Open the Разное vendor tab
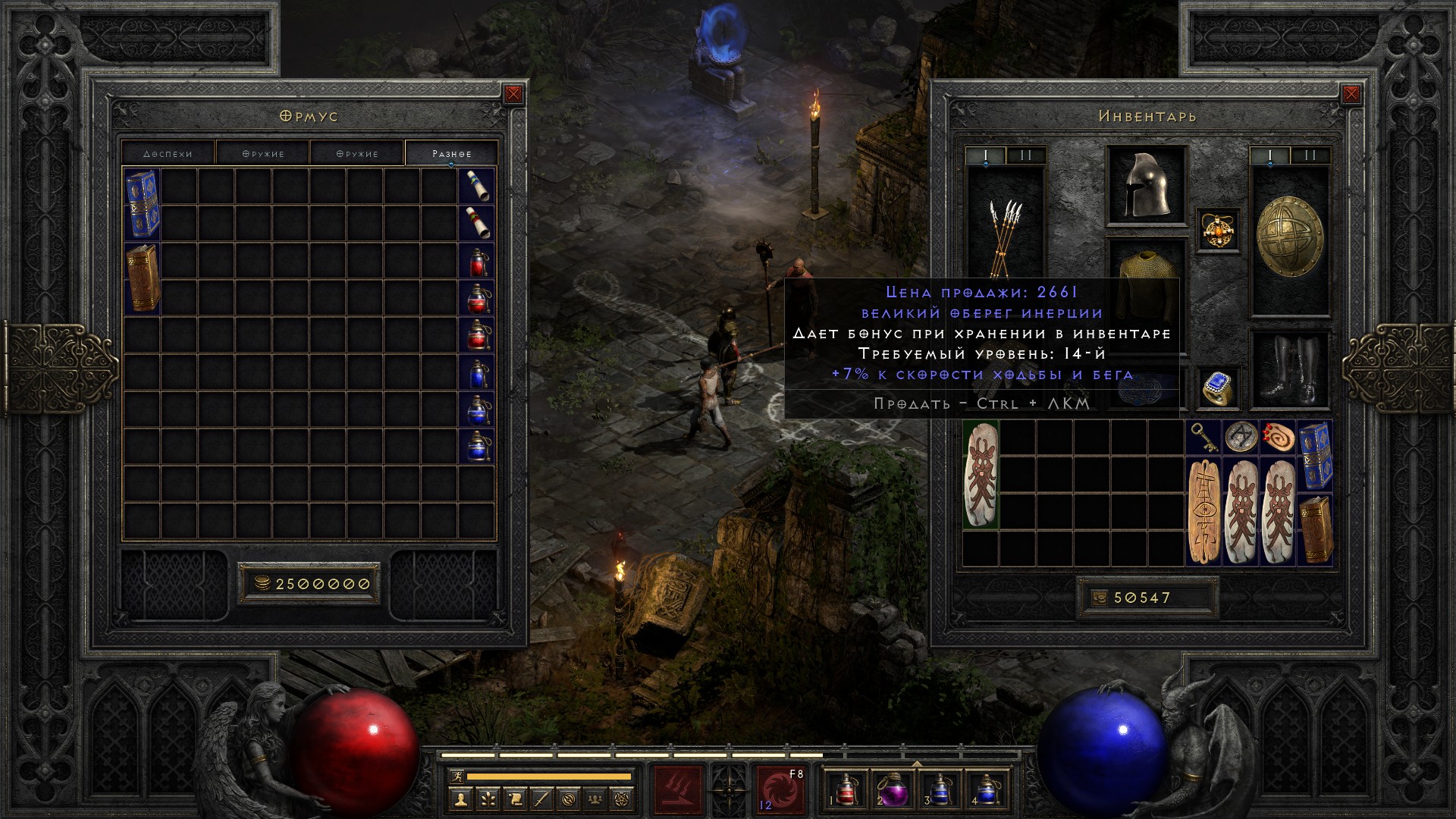The image size is (1456, 819). [451, 153]
